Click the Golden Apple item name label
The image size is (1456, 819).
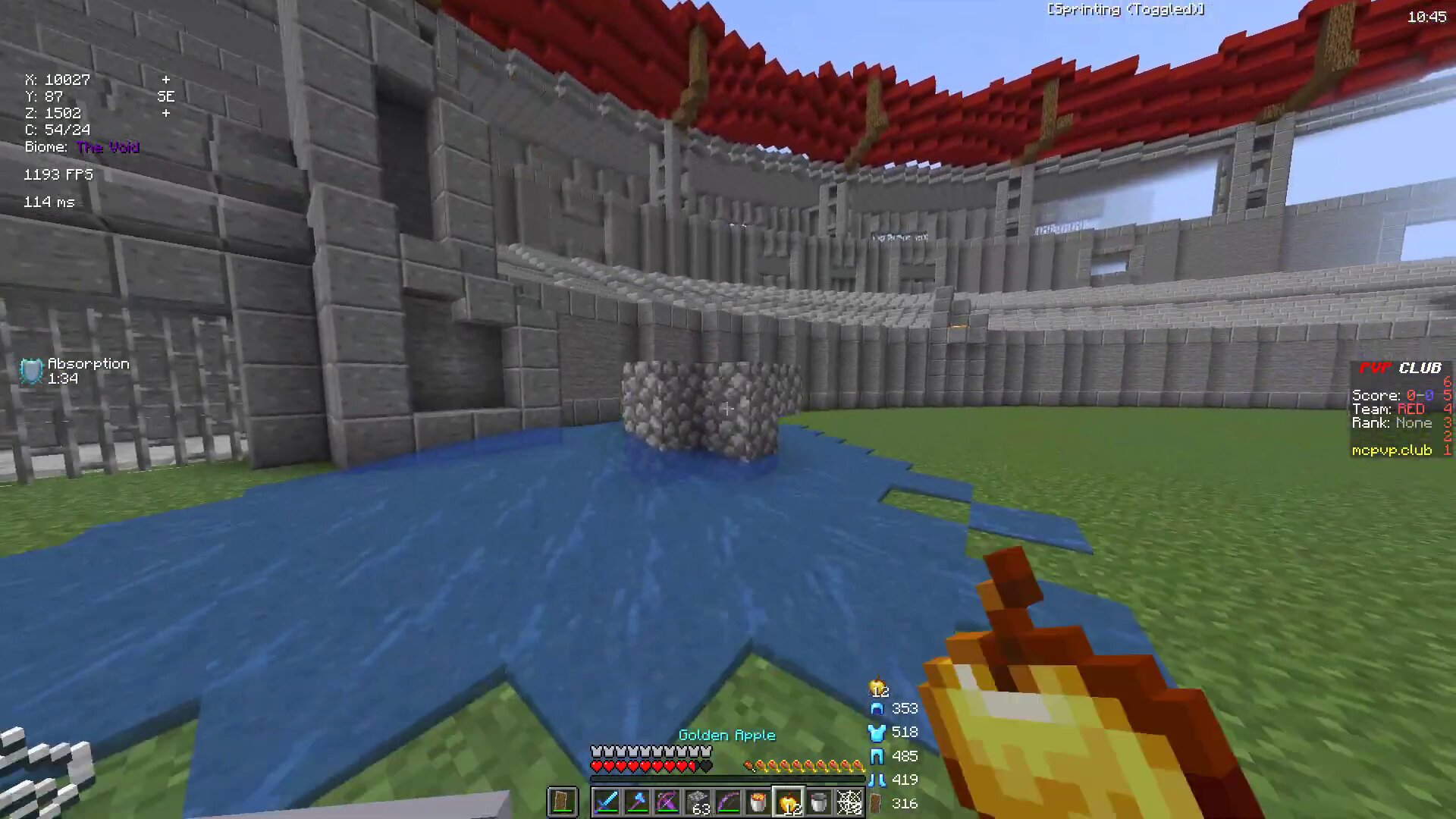[726, 735]
